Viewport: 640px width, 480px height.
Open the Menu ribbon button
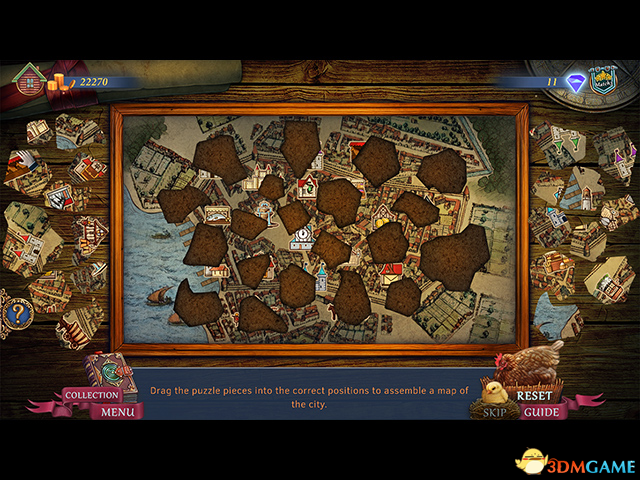(x=117, y=411)
